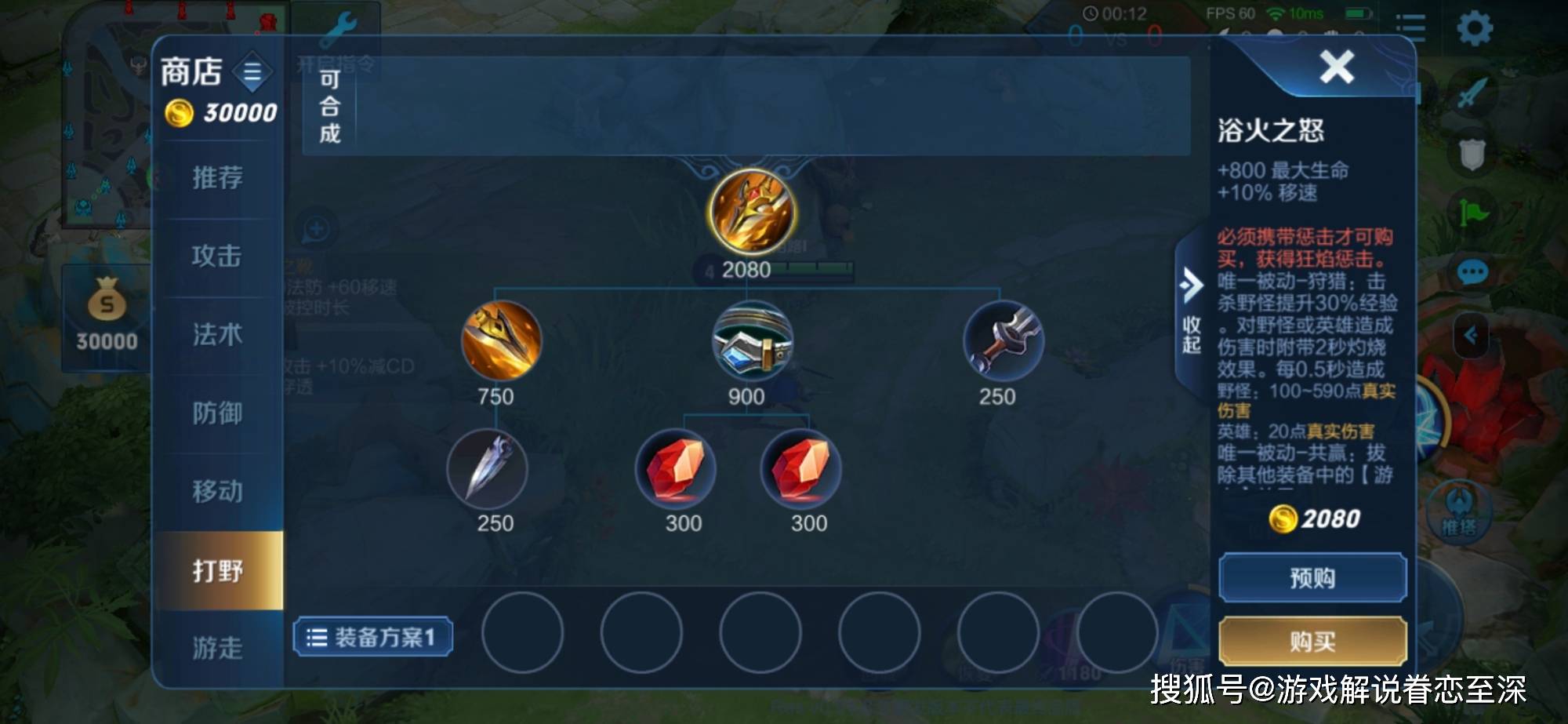This screenshot has width=1568, height=724.
Task: Select the 法术 magic category
Action: [218, 335]
